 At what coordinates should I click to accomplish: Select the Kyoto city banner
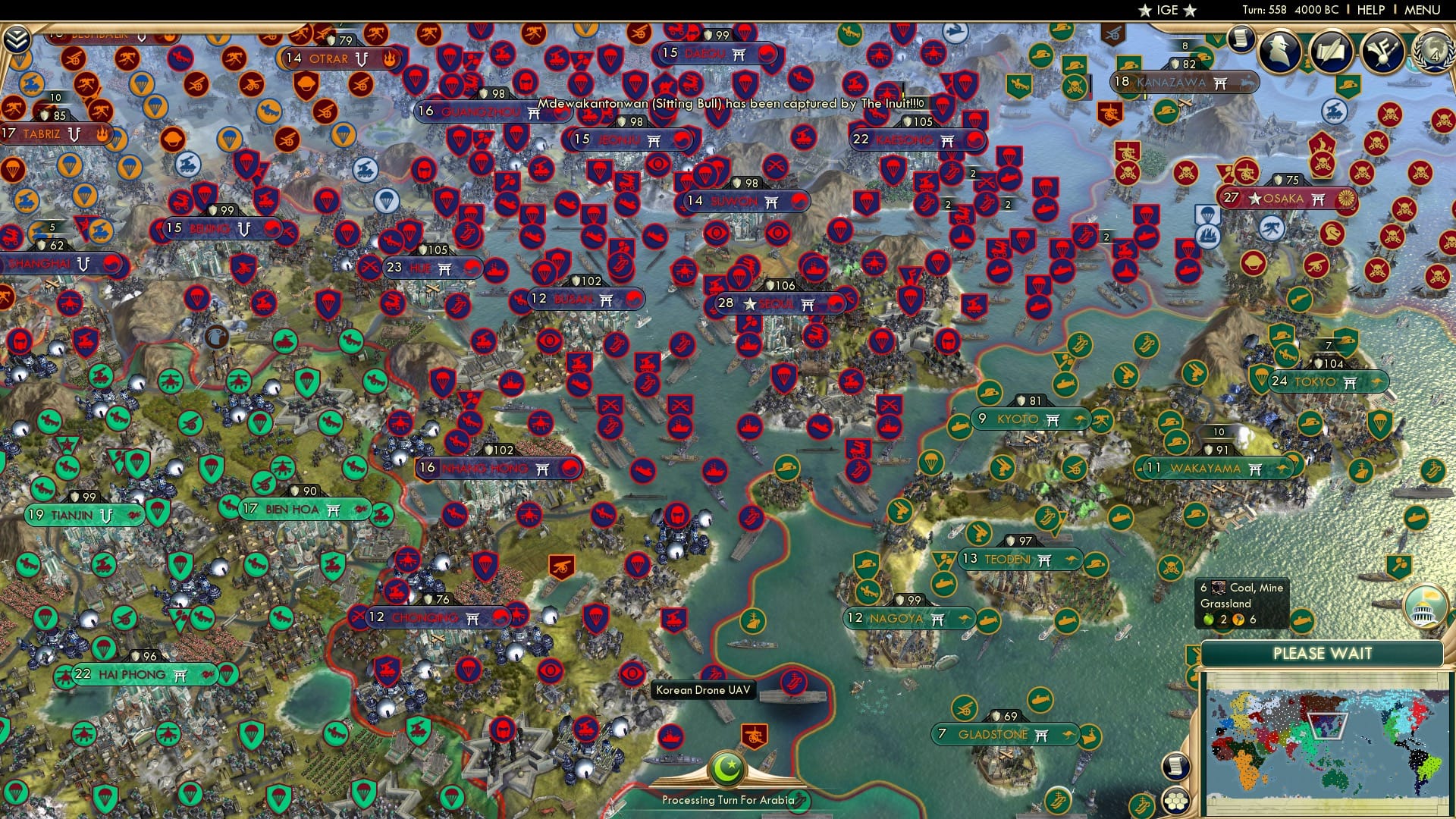(x=1031, y=418)
